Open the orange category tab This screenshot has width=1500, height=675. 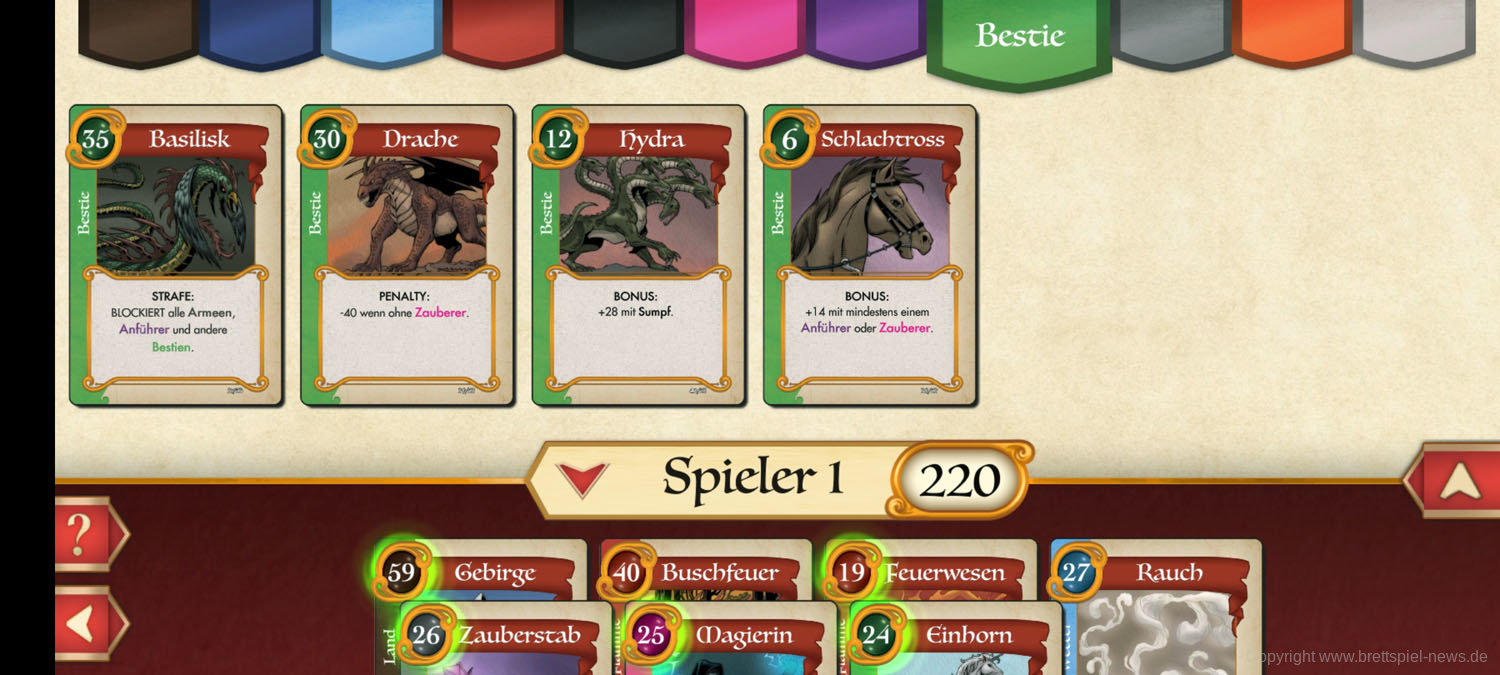pos(1292,30)
